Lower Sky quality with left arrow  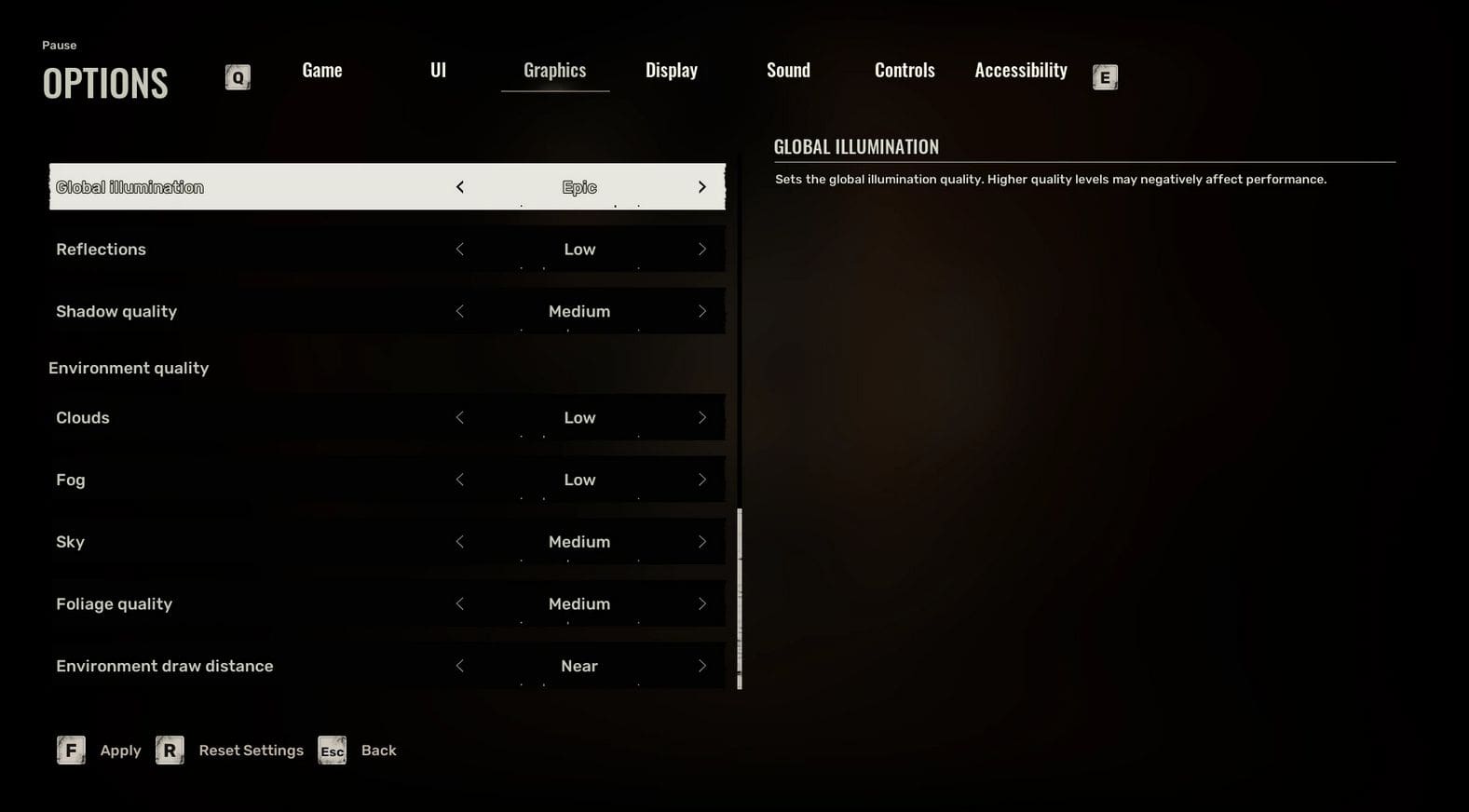click(459, 542)
